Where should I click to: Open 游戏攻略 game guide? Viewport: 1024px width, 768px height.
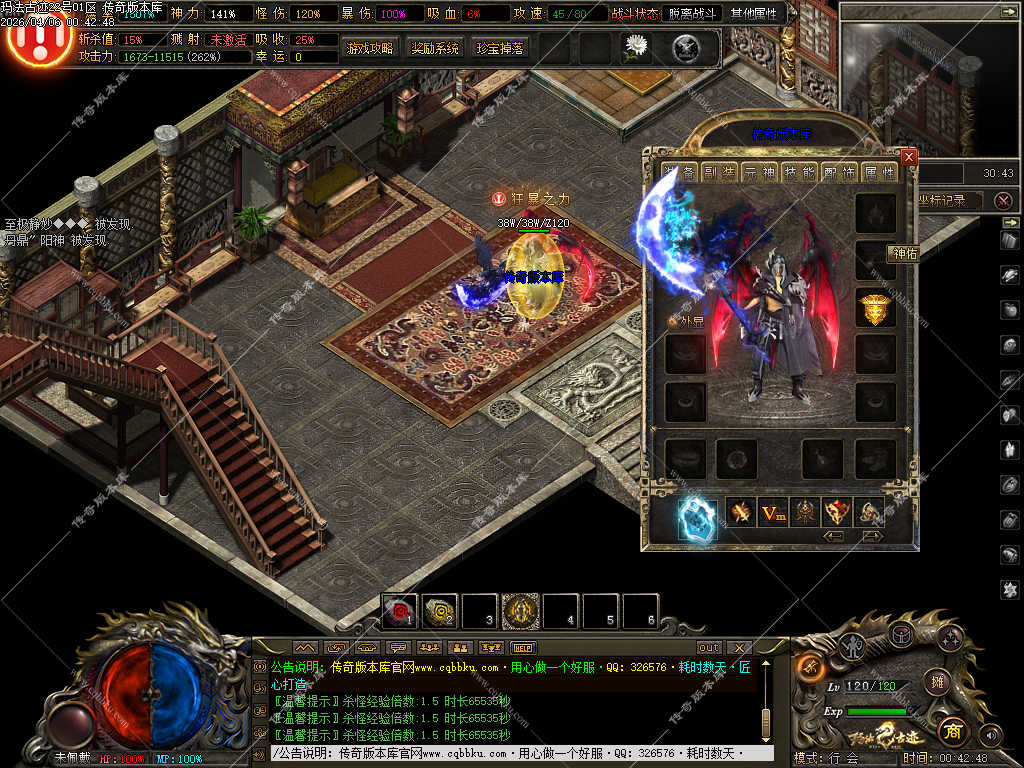pyautogui.click(x=370, y=48)
